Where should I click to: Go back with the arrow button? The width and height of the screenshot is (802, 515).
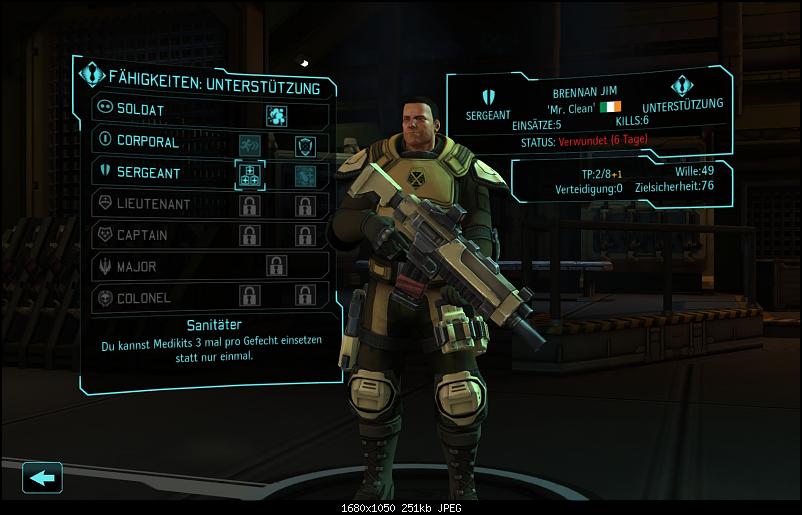tap(42, 478)
